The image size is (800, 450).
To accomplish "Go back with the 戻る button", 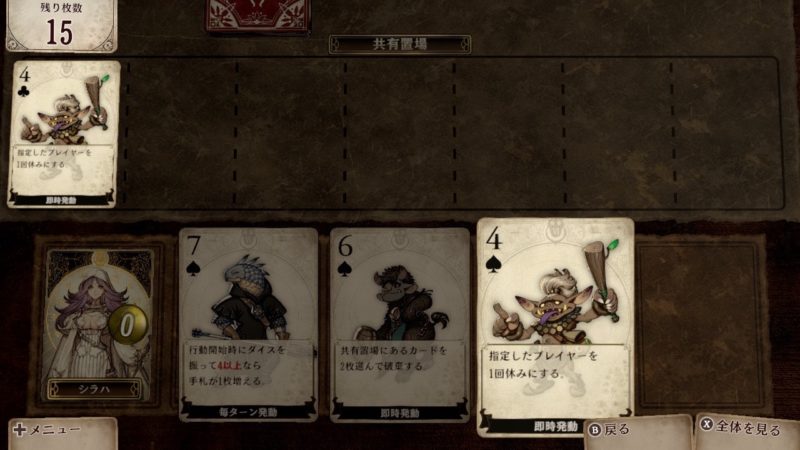I will [x=610, y=429].
